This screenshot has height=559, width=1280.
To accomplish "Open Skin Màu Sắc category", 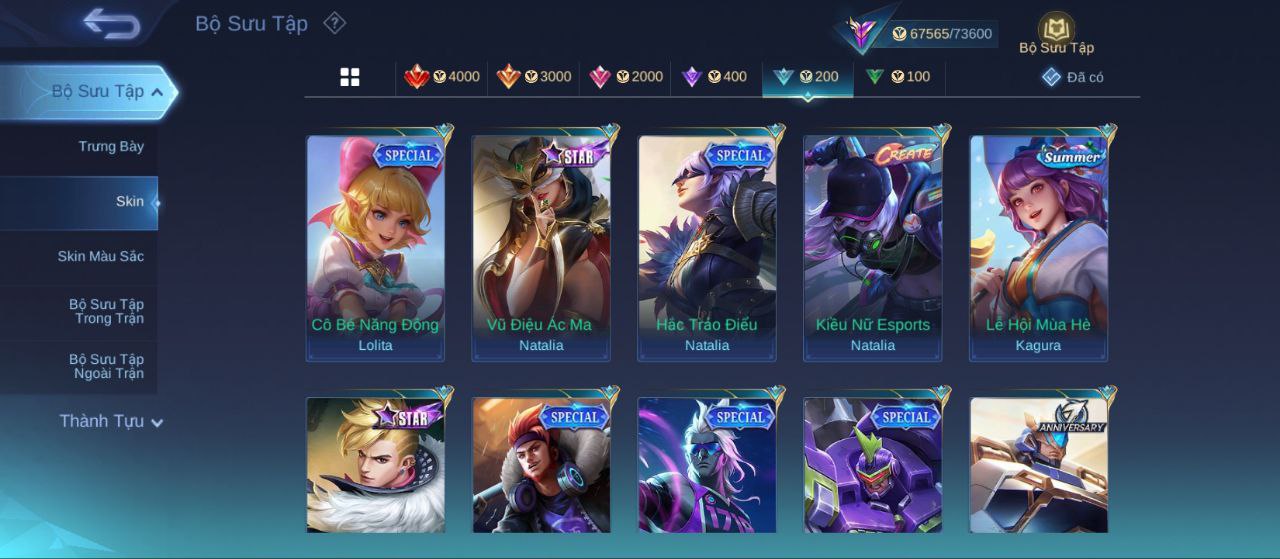I will click(100, 257).
